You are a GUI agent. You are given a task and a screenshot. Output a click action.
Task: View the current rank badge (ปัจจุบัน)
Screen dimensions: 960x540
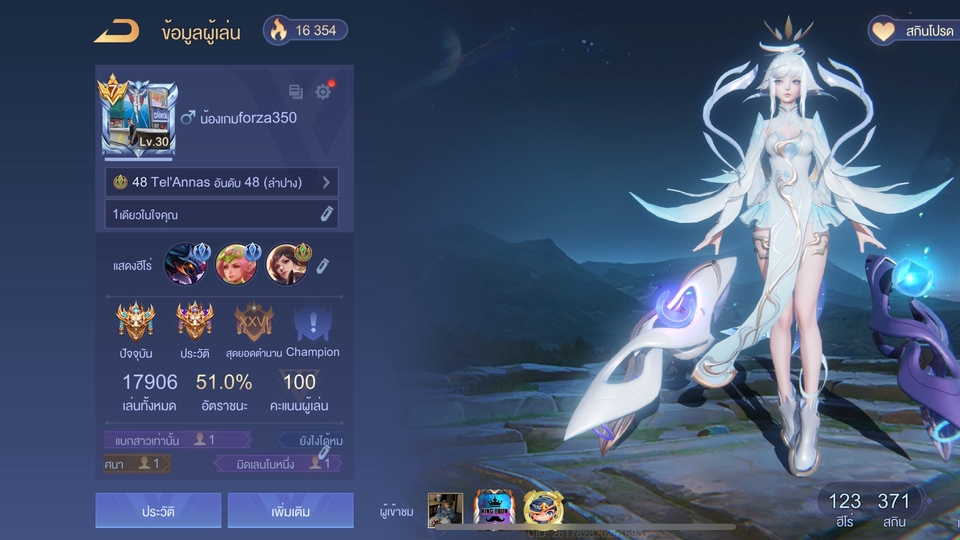coord(135,323)
